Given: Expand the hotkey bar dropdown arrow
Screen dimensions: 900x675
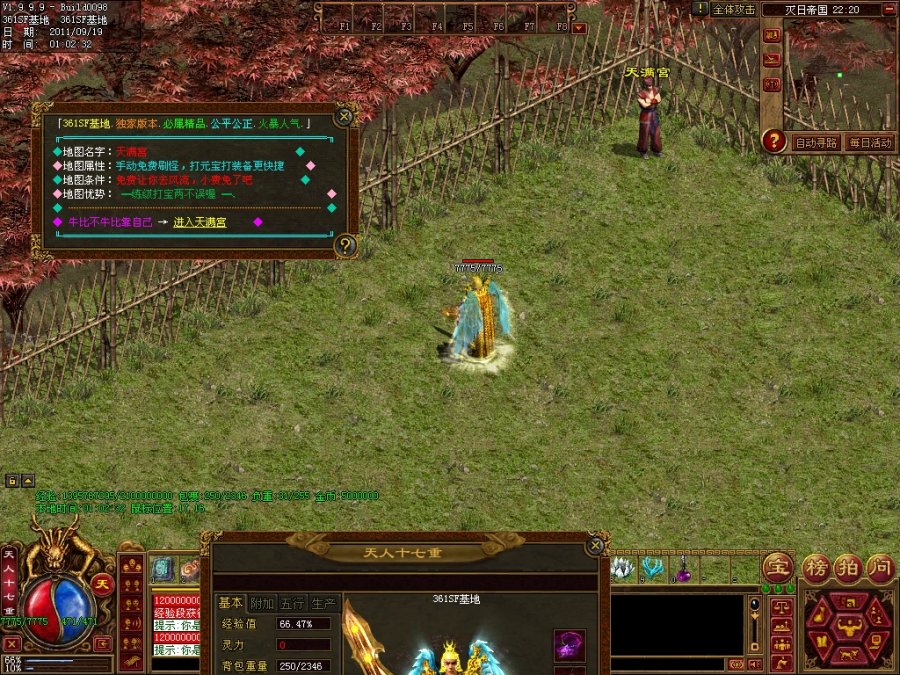Looking at the screenshot, I should pos(580,28).
